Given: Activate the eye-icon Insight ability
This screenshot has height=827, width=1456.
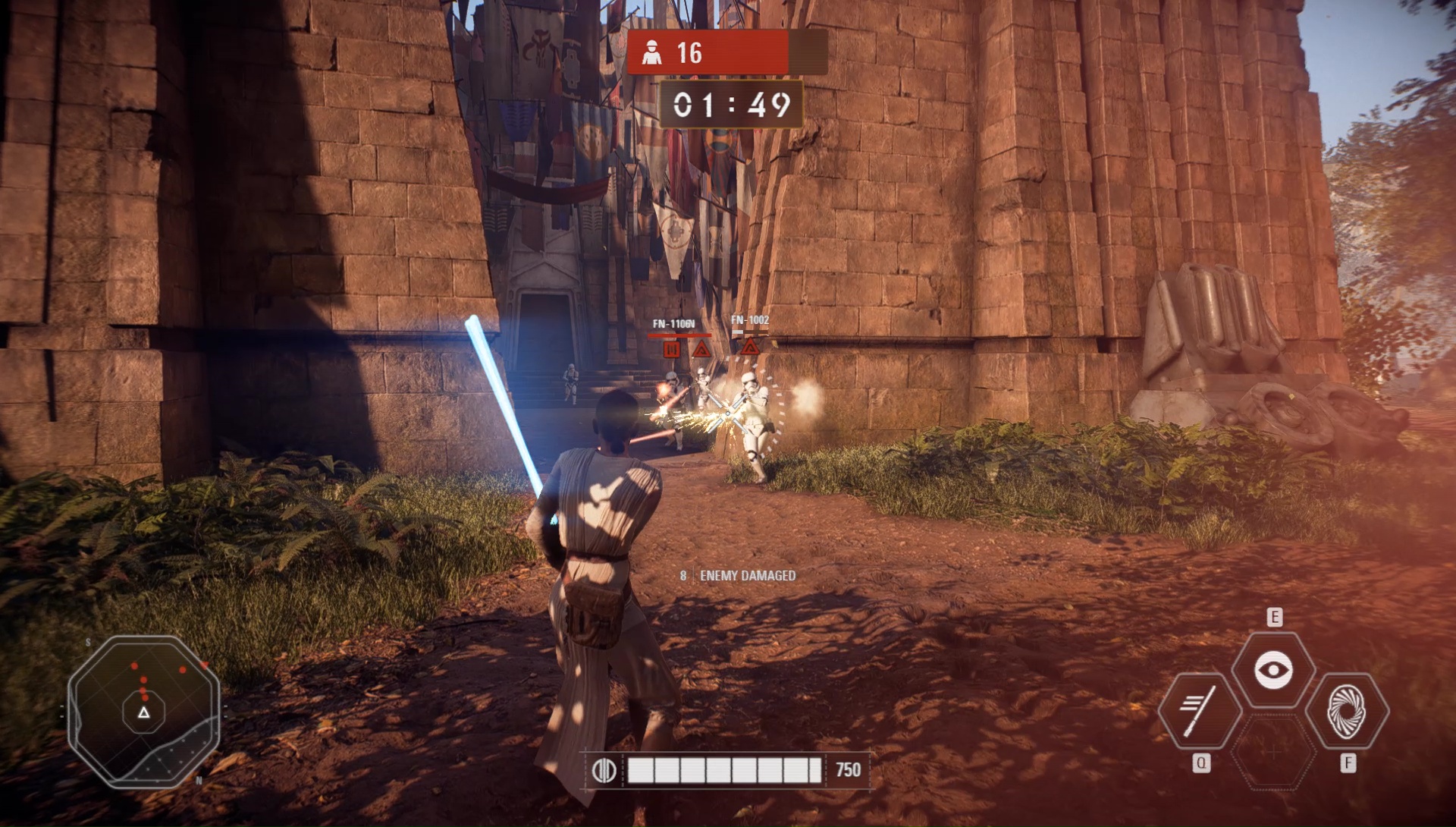Looking at the screenshot, I should (x=1273, y=670).
